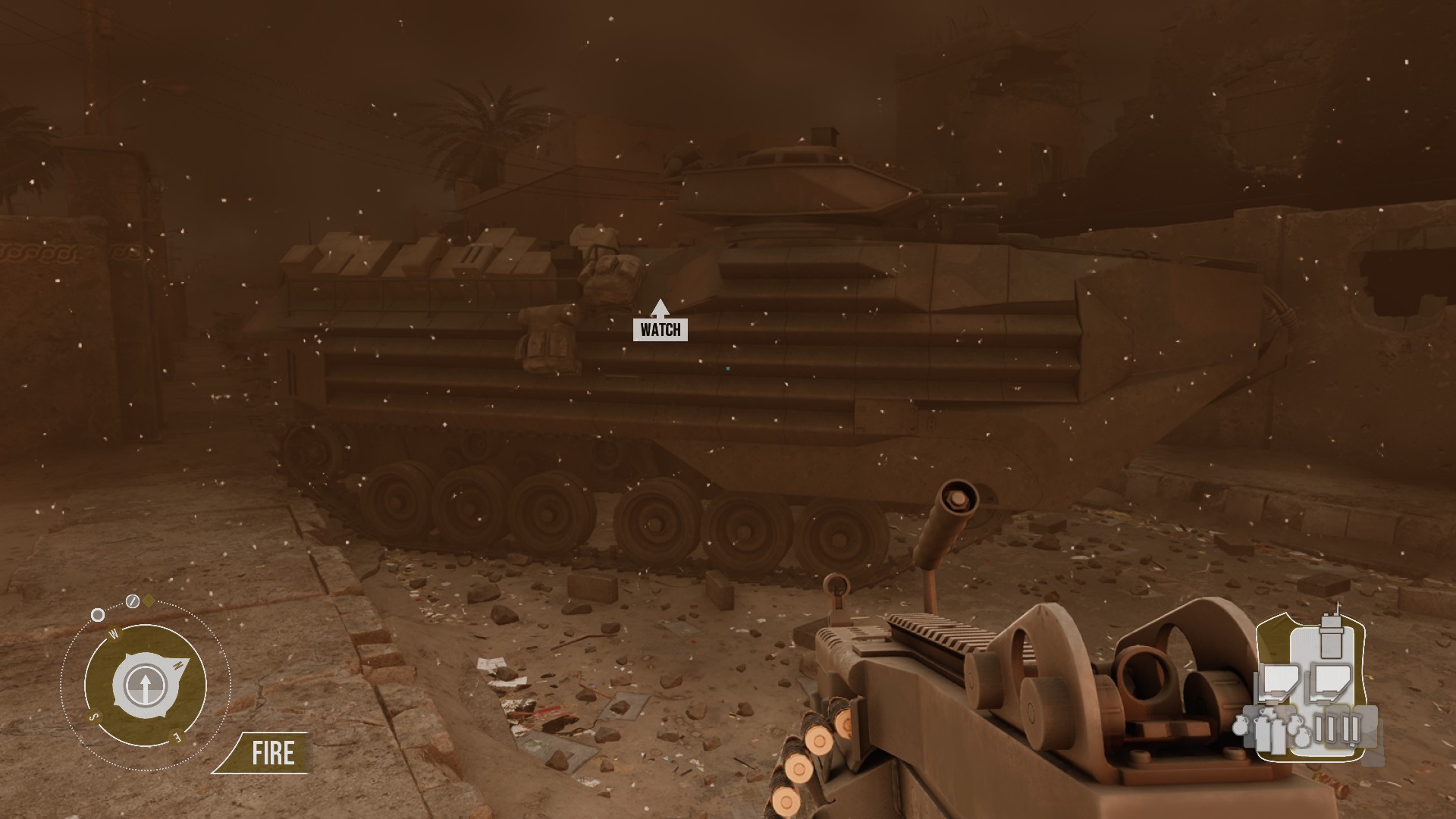Image resolution: width=1456 pixels, height=819 pixels.
Task: Select the radio on the equipment vest
Action: click(x=1331, y=636)
